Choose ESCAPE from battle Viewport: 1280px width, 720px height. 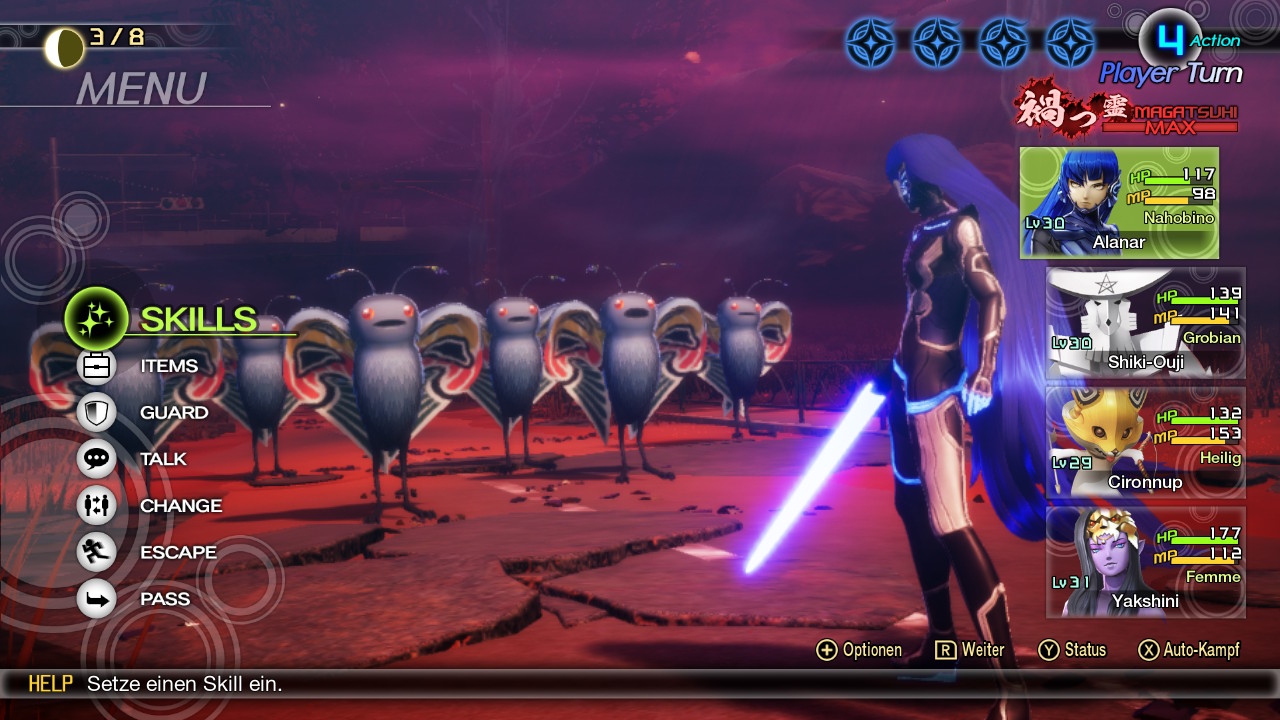pyautogui.click(x=177, y=552)
